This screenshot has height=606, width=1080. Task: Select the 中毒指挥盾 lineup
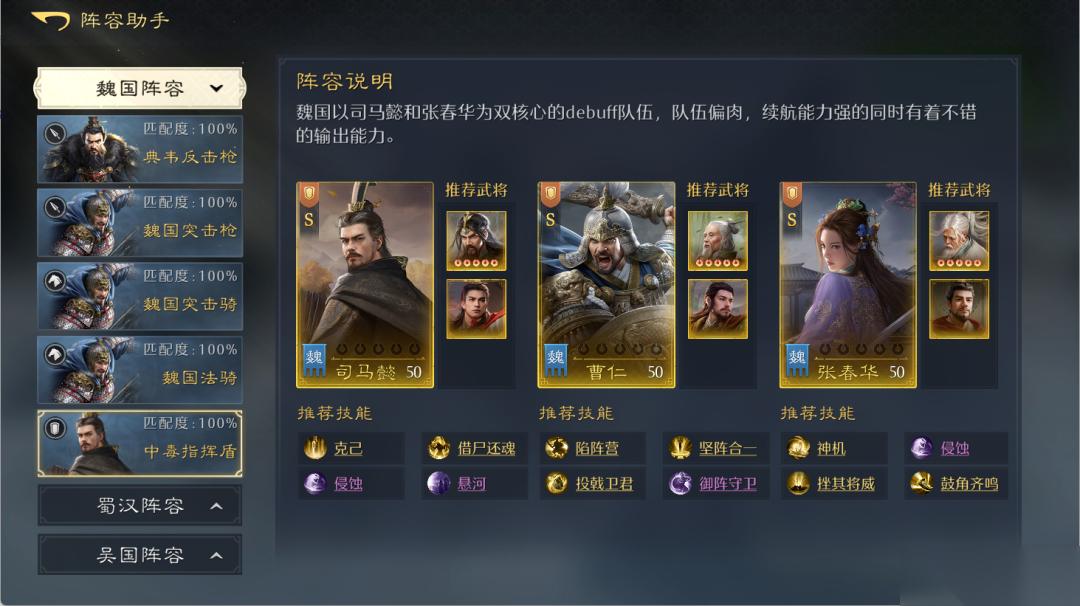[140, 442]
